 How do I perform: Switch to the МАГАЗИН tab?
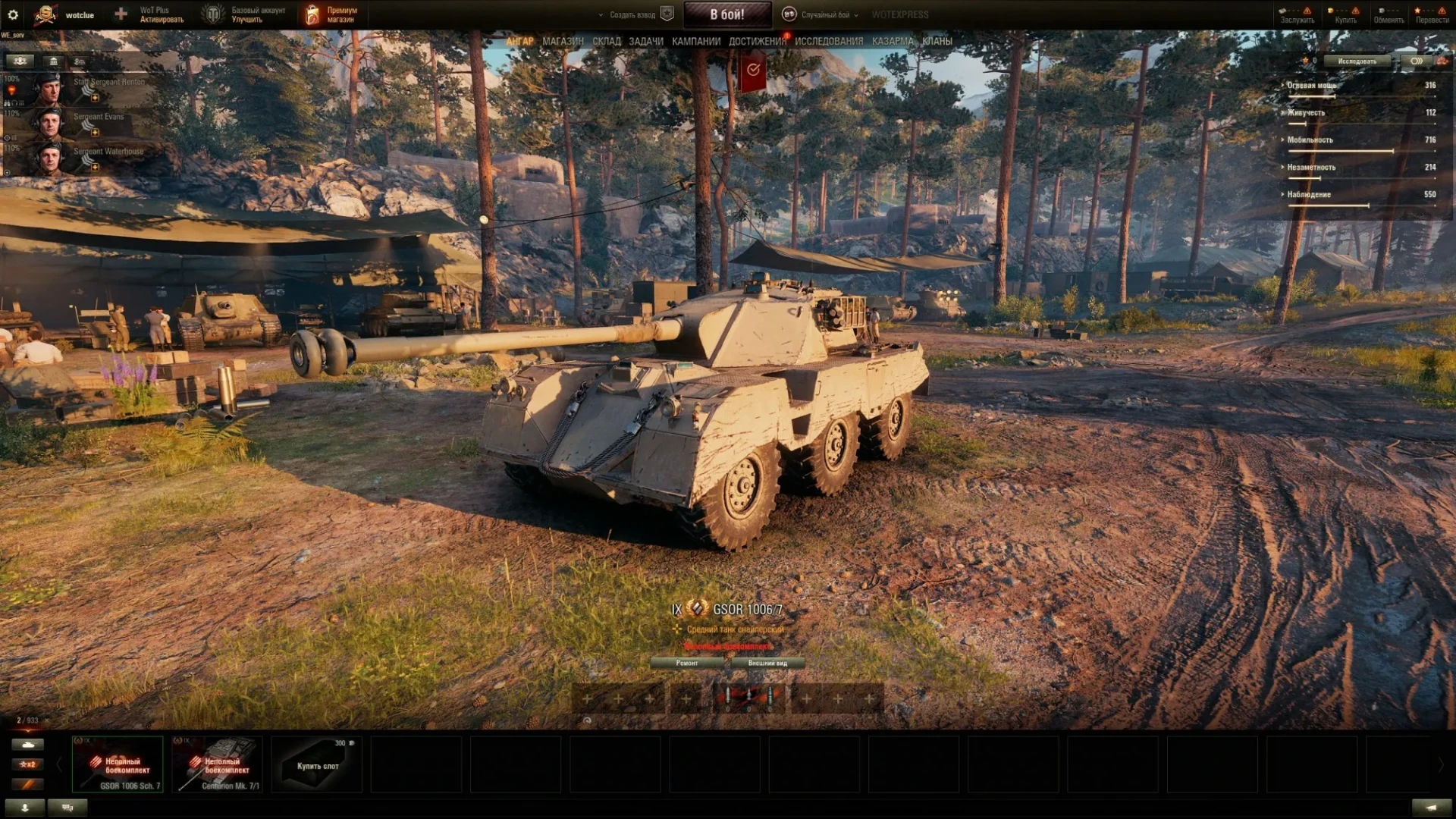tap(563, 42)
